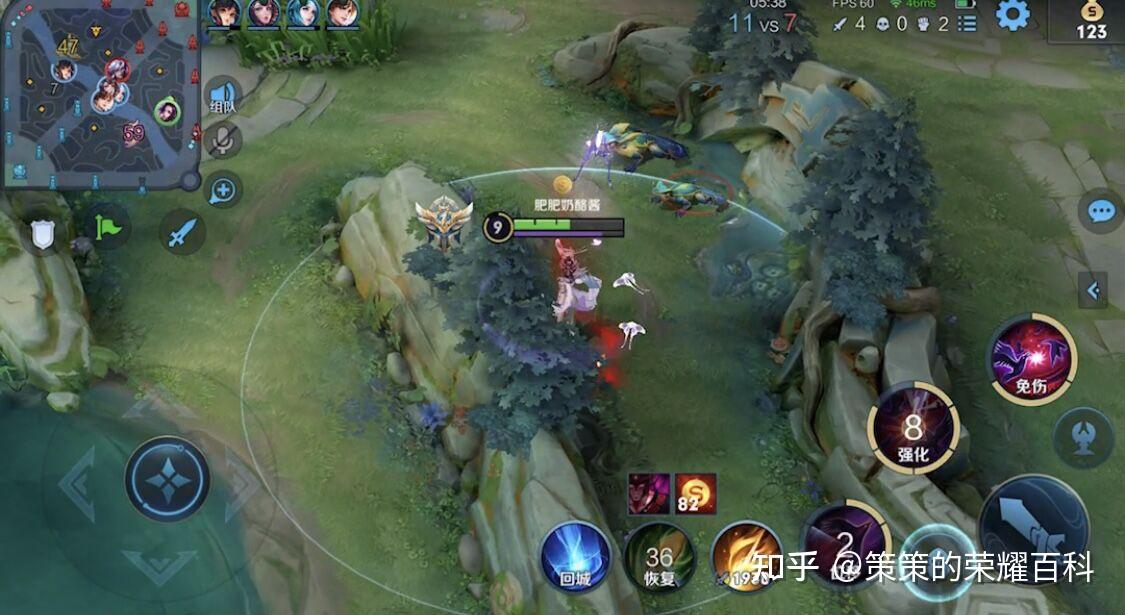
Task: Open the settings gear menu
Action: click(1013, 15)
